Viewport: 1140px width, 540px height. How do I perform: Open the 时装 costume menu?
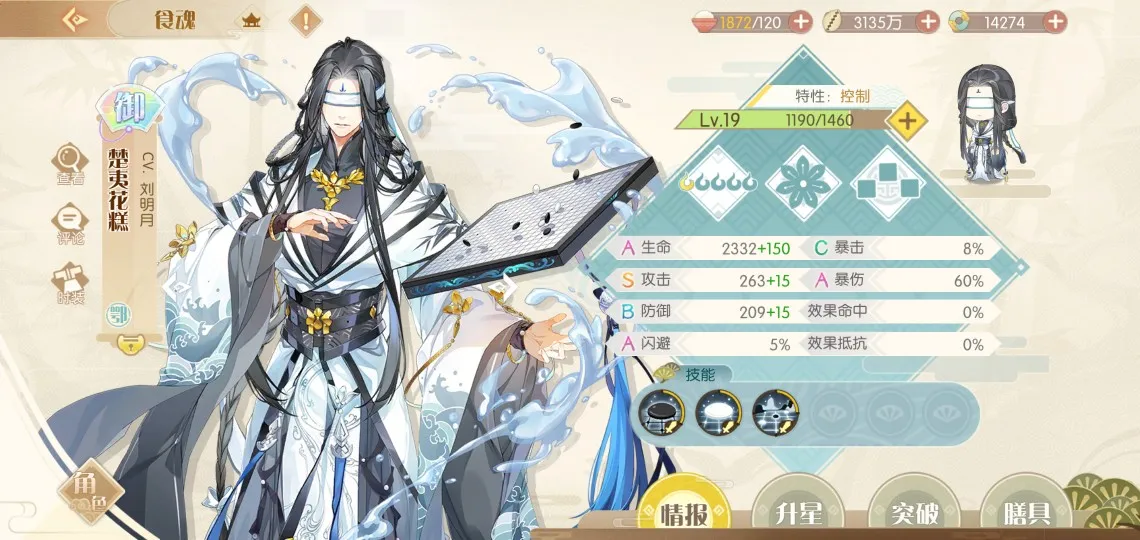[70, 283]
